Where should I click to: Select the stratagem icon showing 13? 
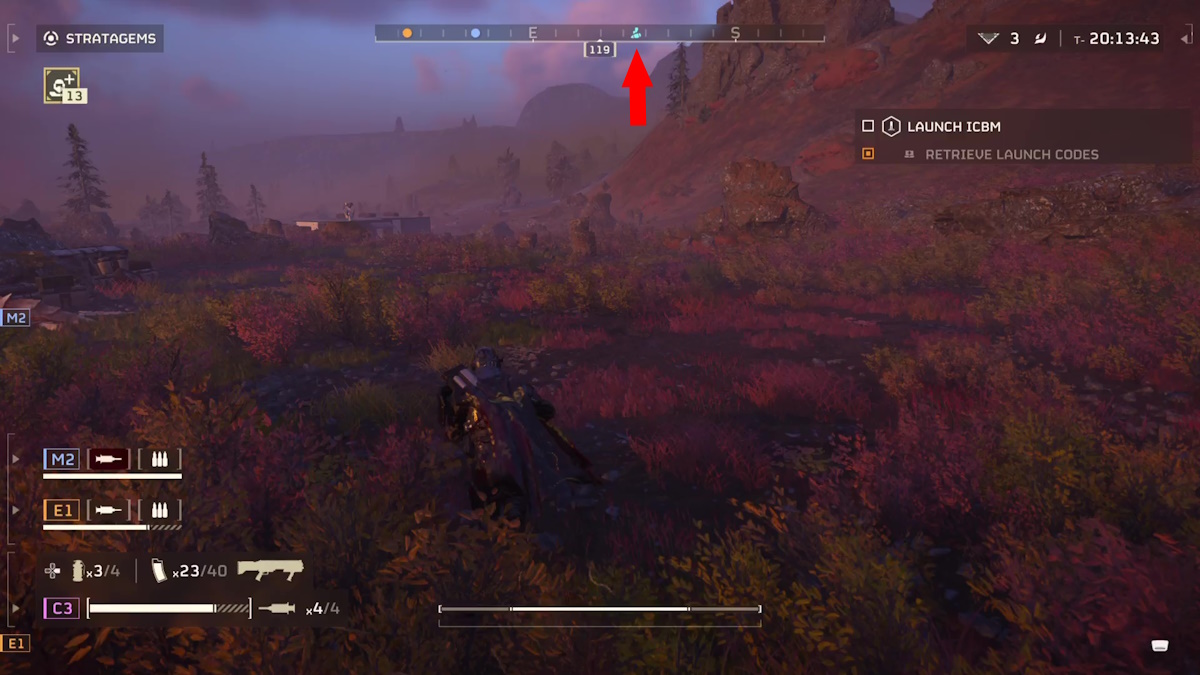coord(61,85)
